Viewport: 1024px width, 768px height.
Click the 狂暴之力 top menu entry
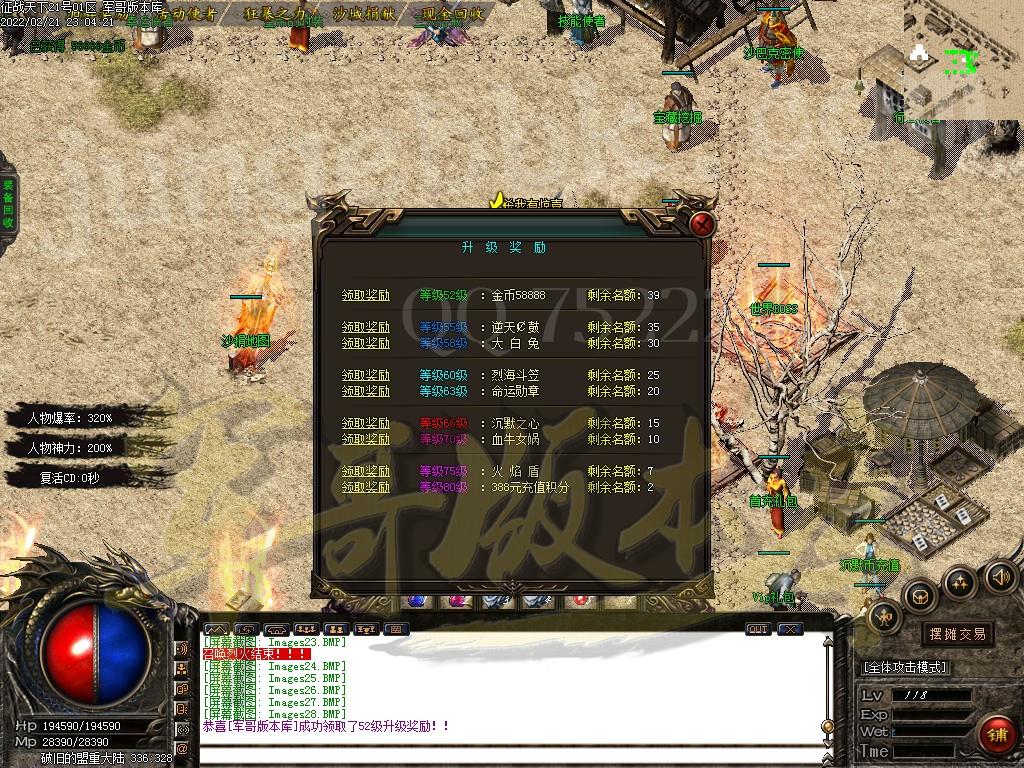[283, 14]
